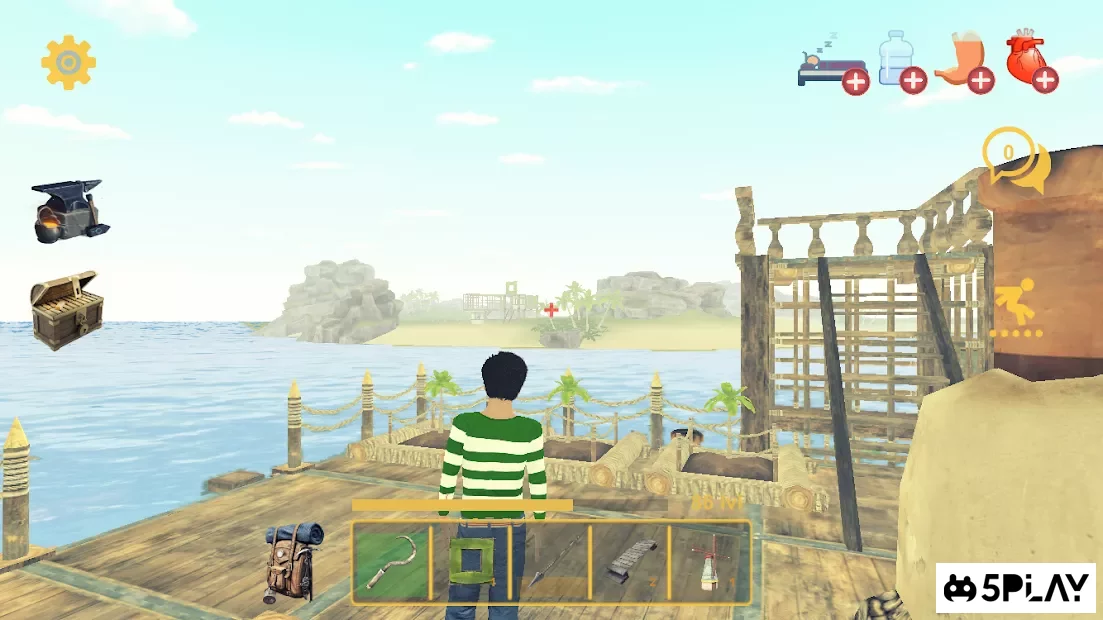Select the metal grate item slot
The width and height of the screenshot is (1103, 620).
point(629,564)
